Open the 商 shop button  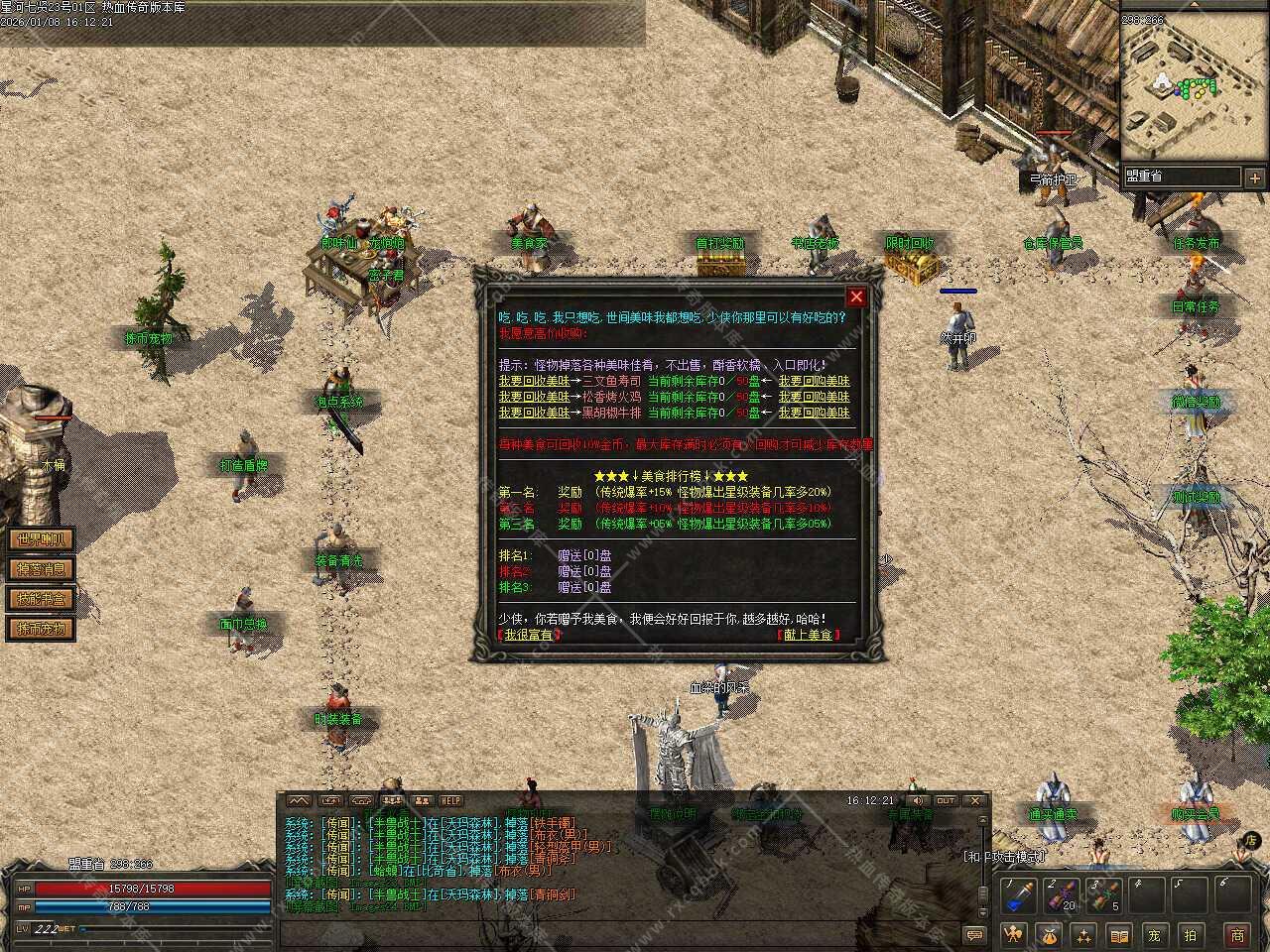pos(1237,934)
